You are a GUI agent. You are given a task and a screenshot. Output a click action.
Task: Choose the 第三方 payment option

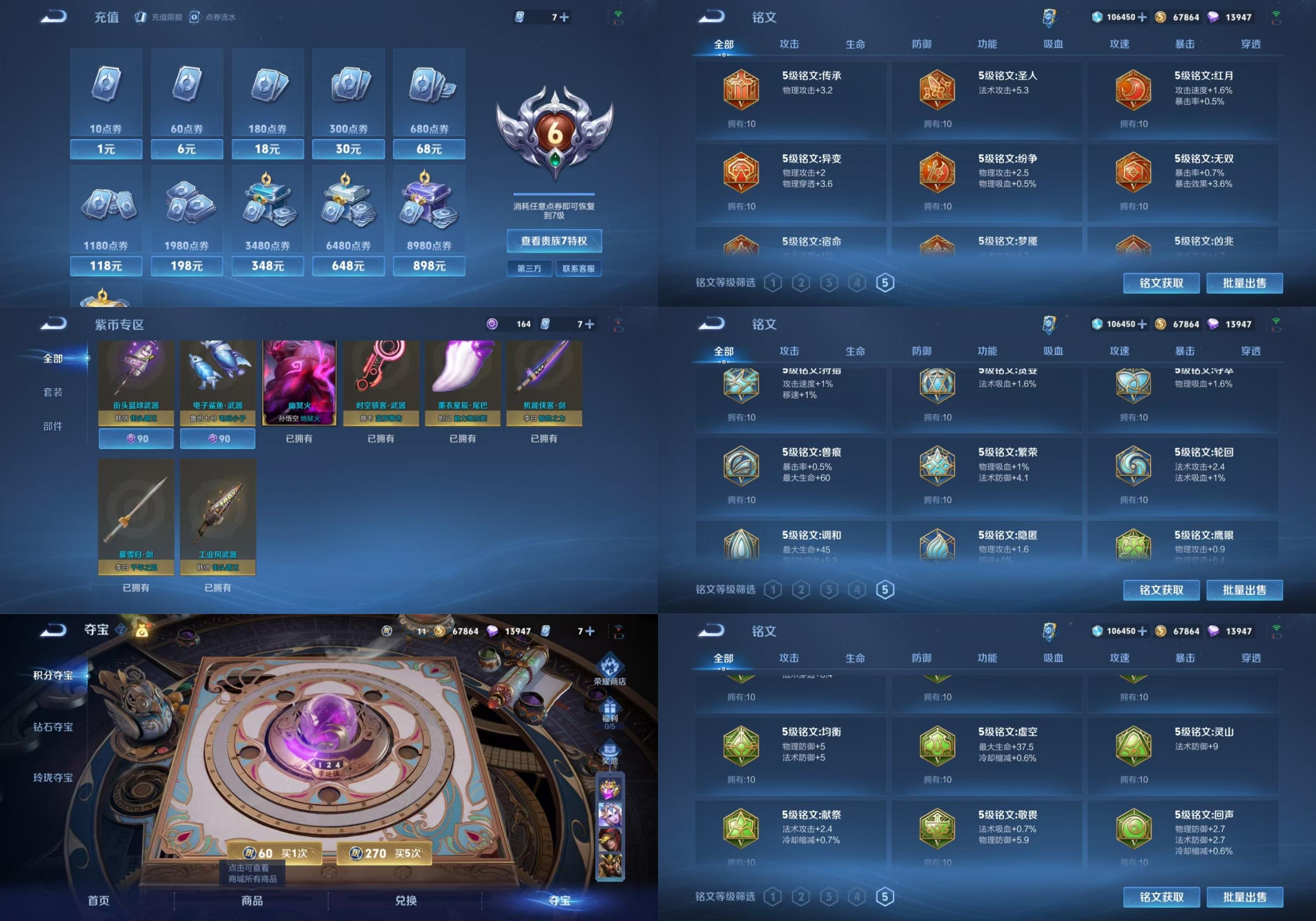(x=529, y=268)
